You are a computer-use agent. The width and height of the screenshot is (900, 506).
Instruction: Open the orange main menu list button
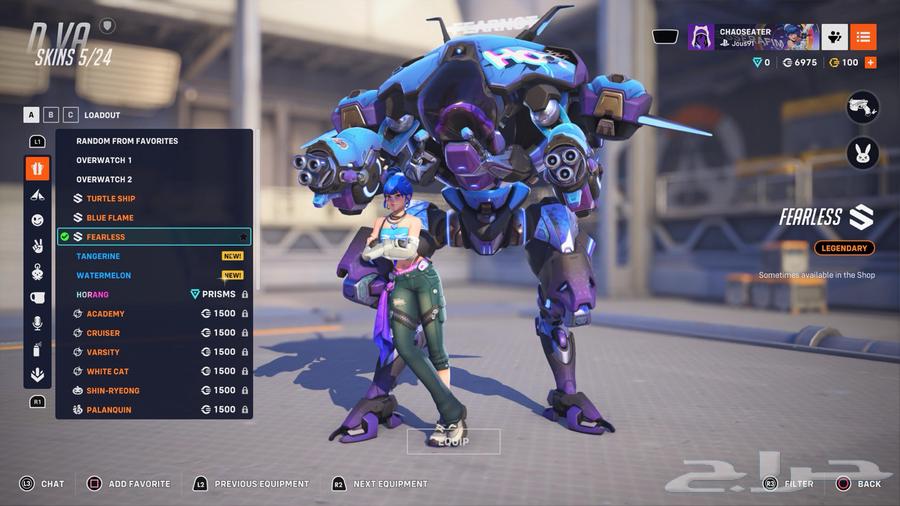click(864, 37)
